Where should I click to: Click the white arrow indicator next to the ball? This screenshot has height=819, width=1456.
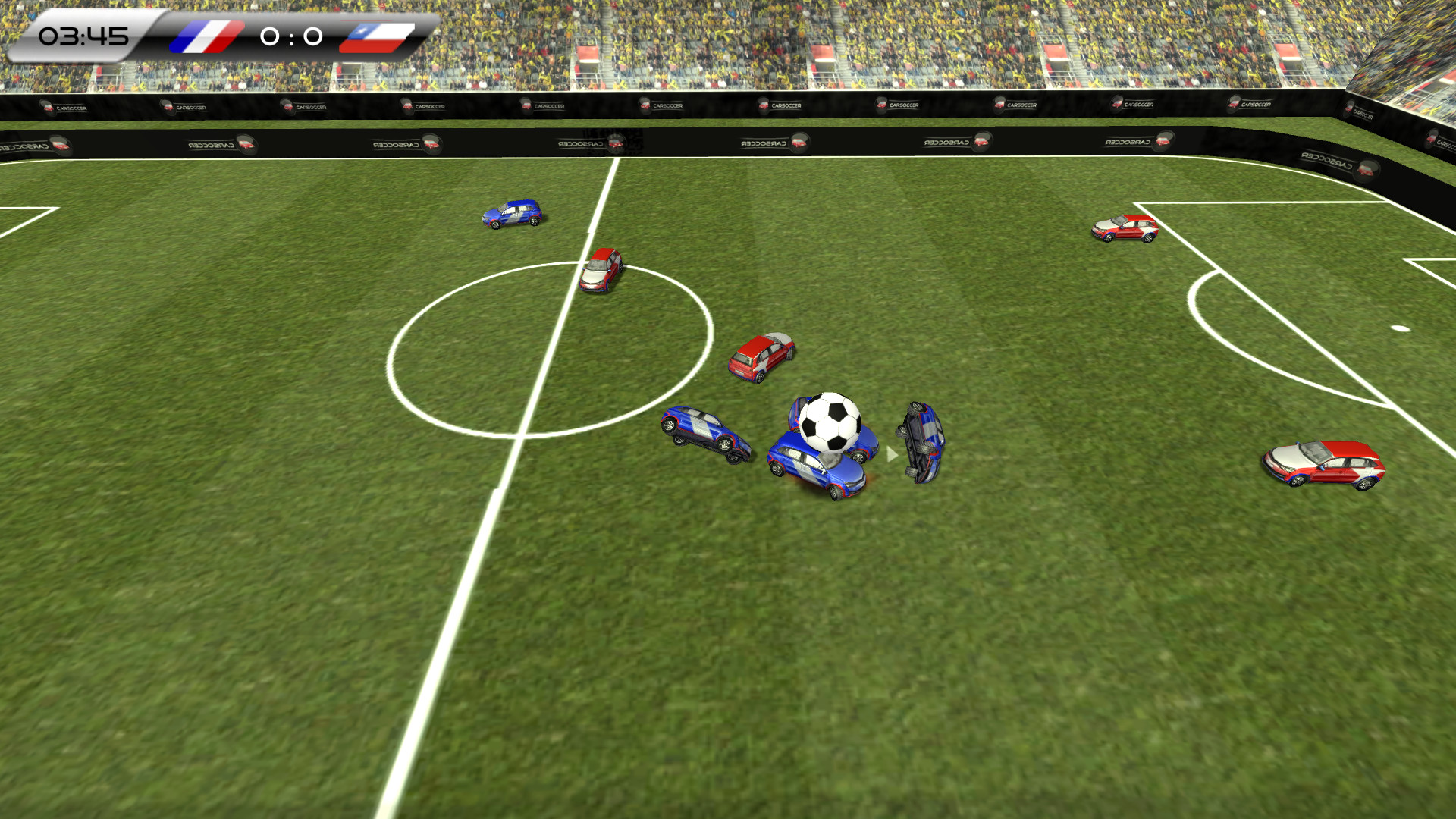pyautogui.click(x=889, y=455)
